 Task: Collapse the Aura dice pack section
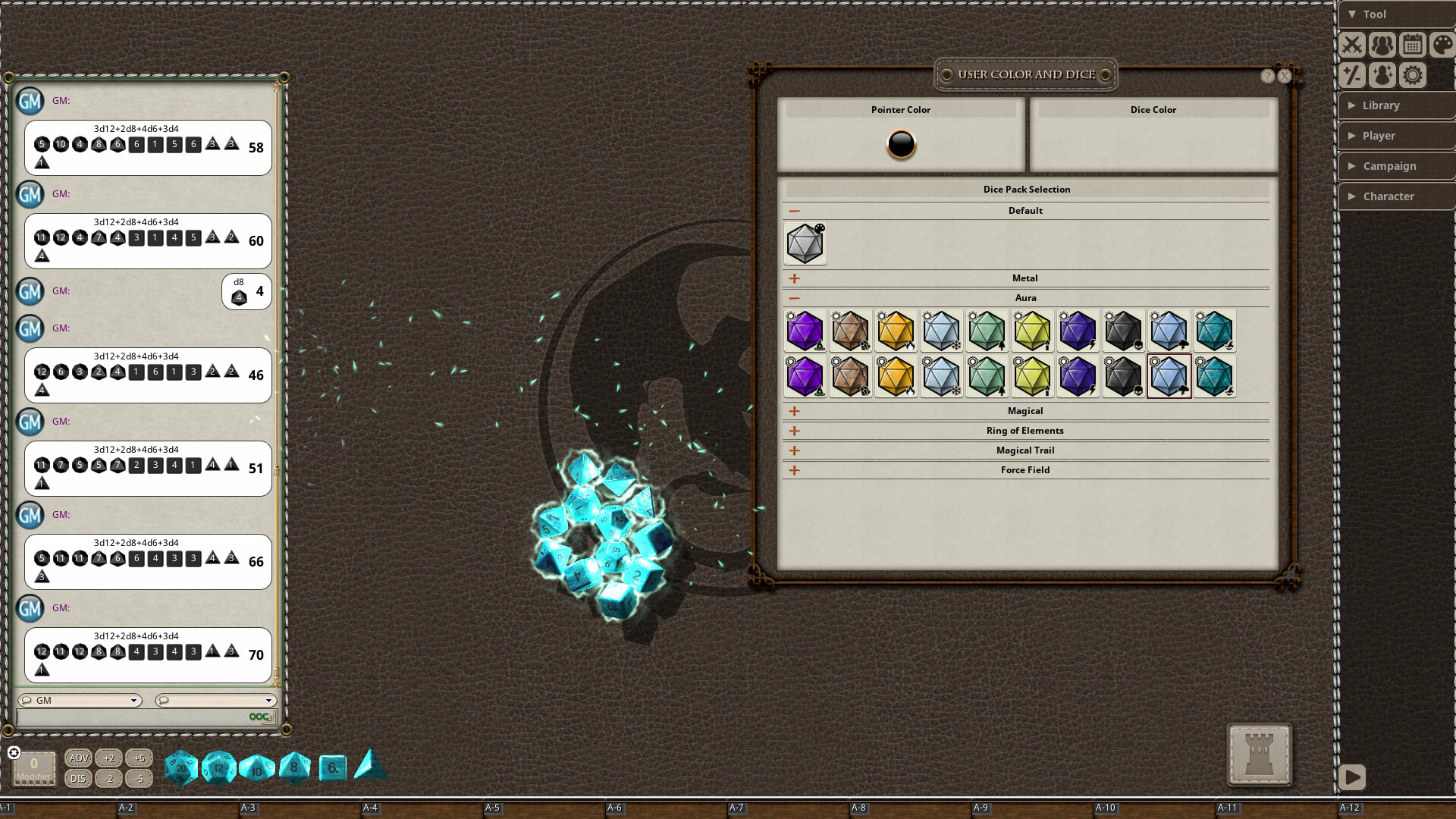795,298
